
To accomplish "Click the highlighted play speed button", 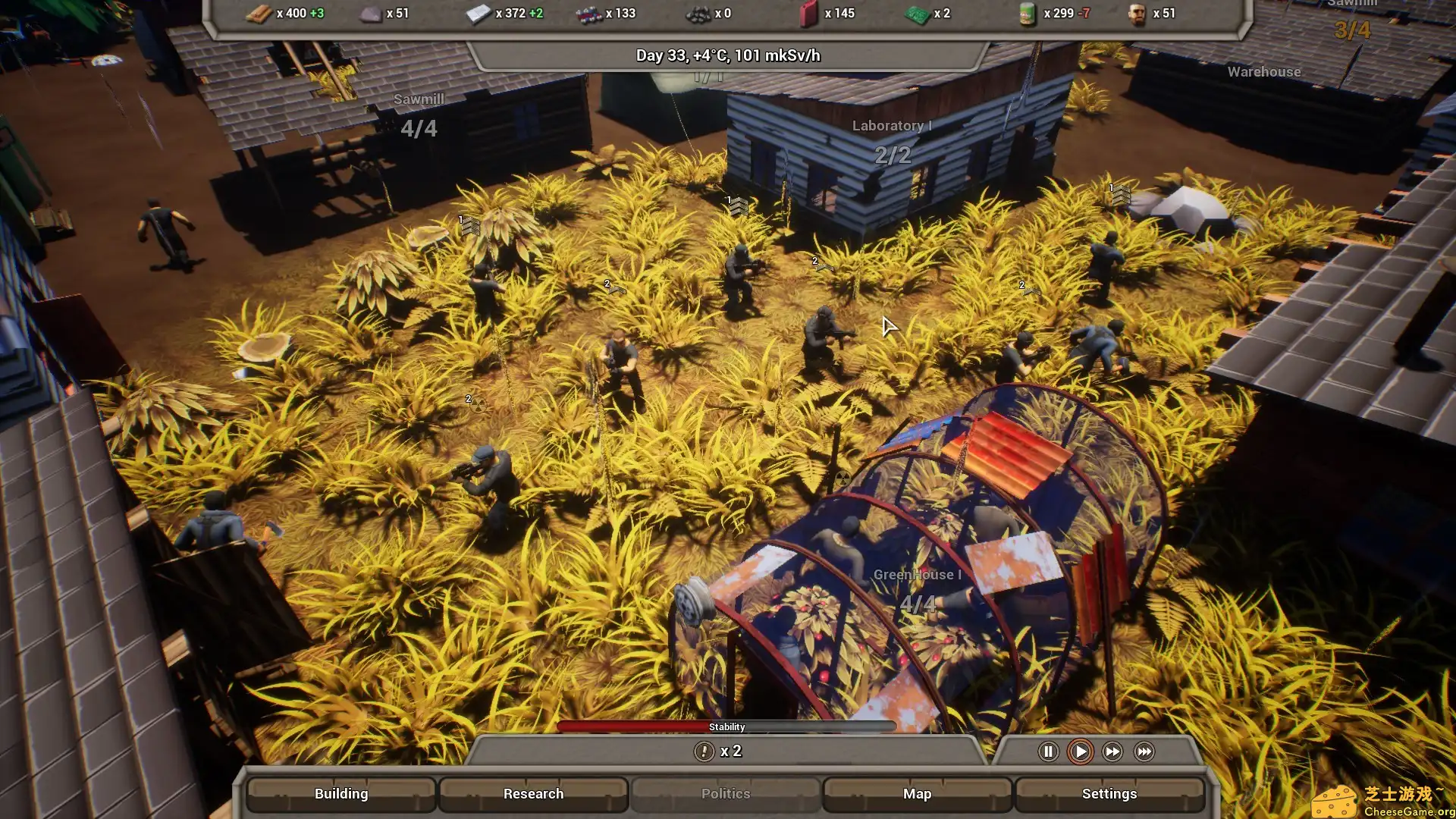I will 1080,752.
